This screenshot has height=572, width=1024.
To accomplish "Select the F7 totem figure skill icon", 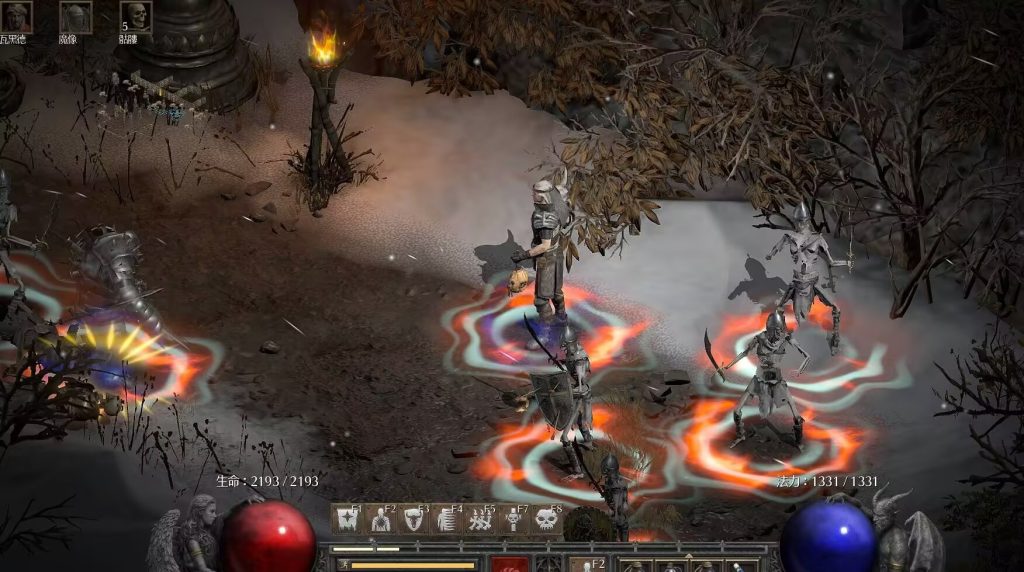I will (513, 519).
